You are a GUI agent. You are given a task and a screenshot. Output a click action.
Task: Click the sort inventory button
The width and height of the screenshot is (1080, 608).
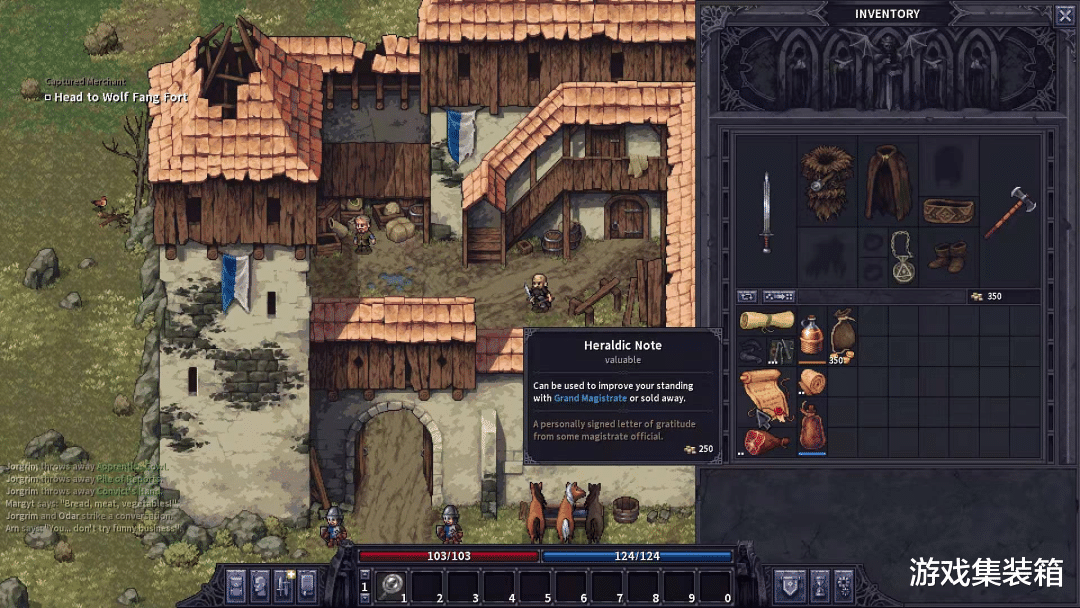click(x=779, y=296)
